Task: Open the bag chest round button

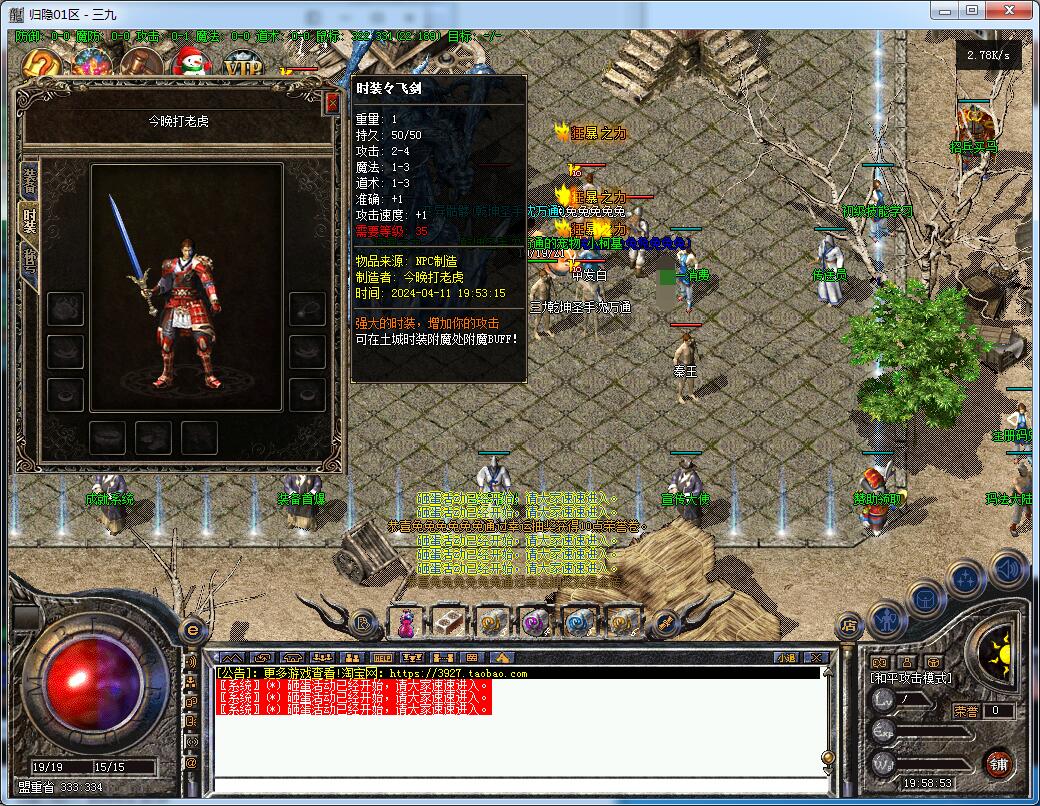Action: [925, 599]
